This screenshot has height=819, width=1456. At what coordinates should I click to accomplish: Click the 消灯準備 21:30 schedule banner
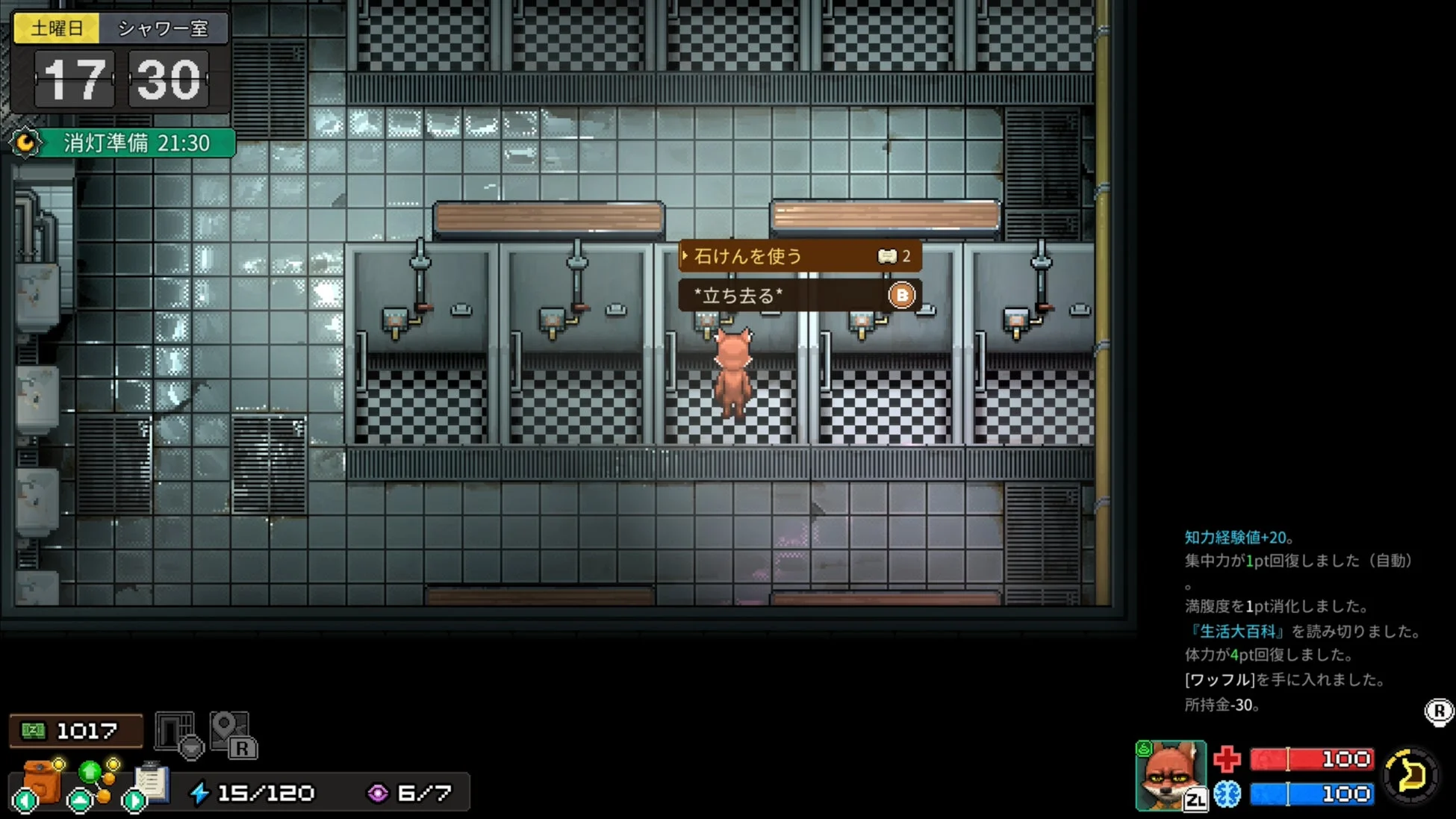click(124, 143)
